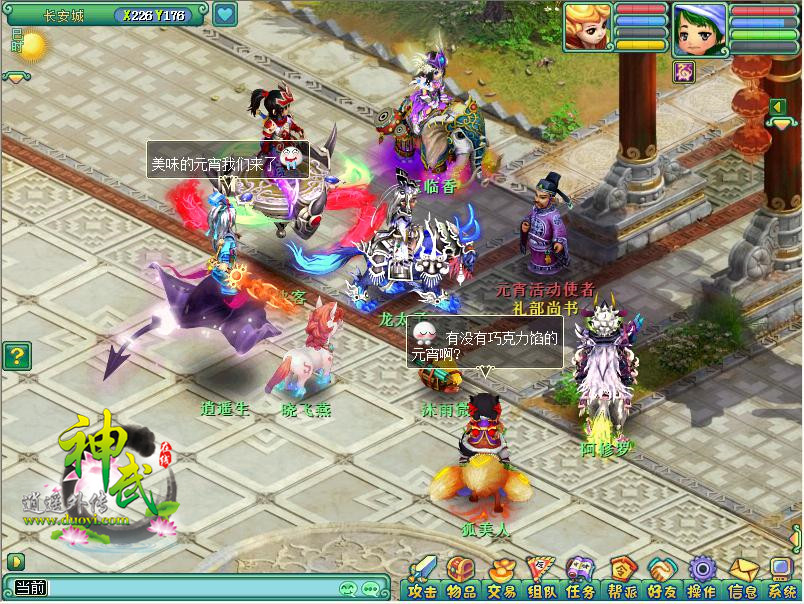
Task: Click the green-haired pet portrait
Action: coord(698,28)
